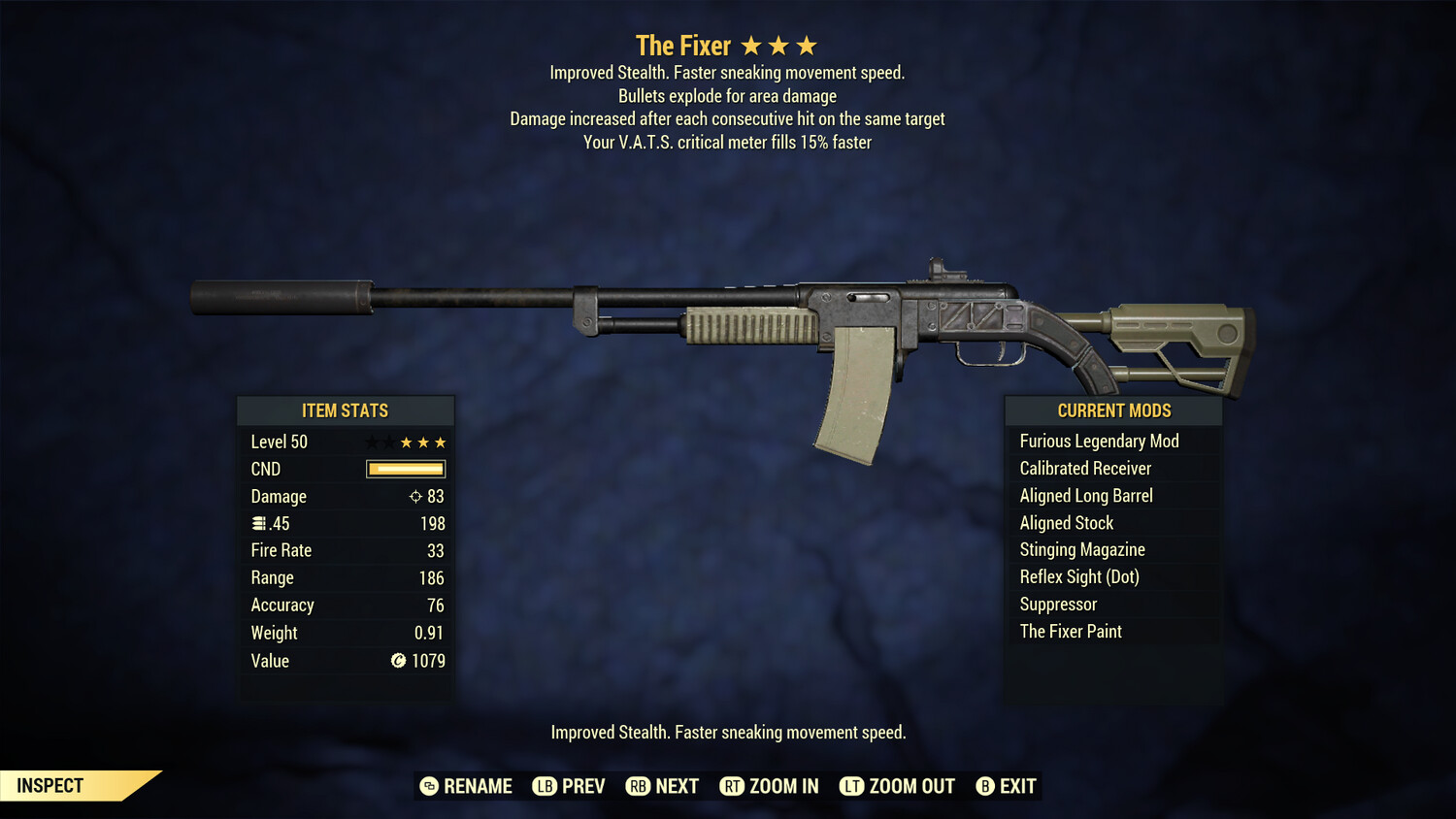
Task: Toggle the first star in the Level 50 row
Action: [x=370, y=442]
